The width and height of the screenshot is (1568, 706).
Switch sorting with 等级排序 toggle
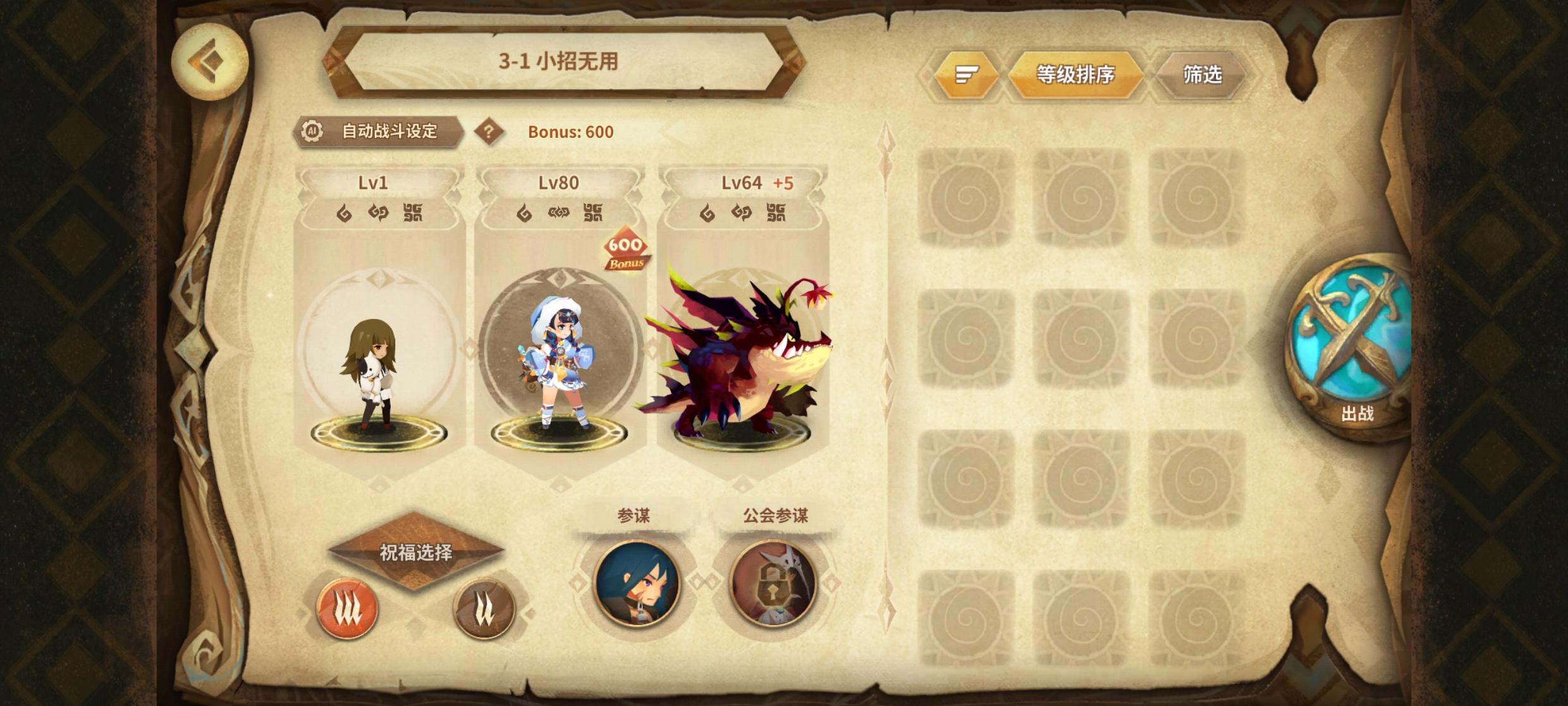[x=1079, y=74]
